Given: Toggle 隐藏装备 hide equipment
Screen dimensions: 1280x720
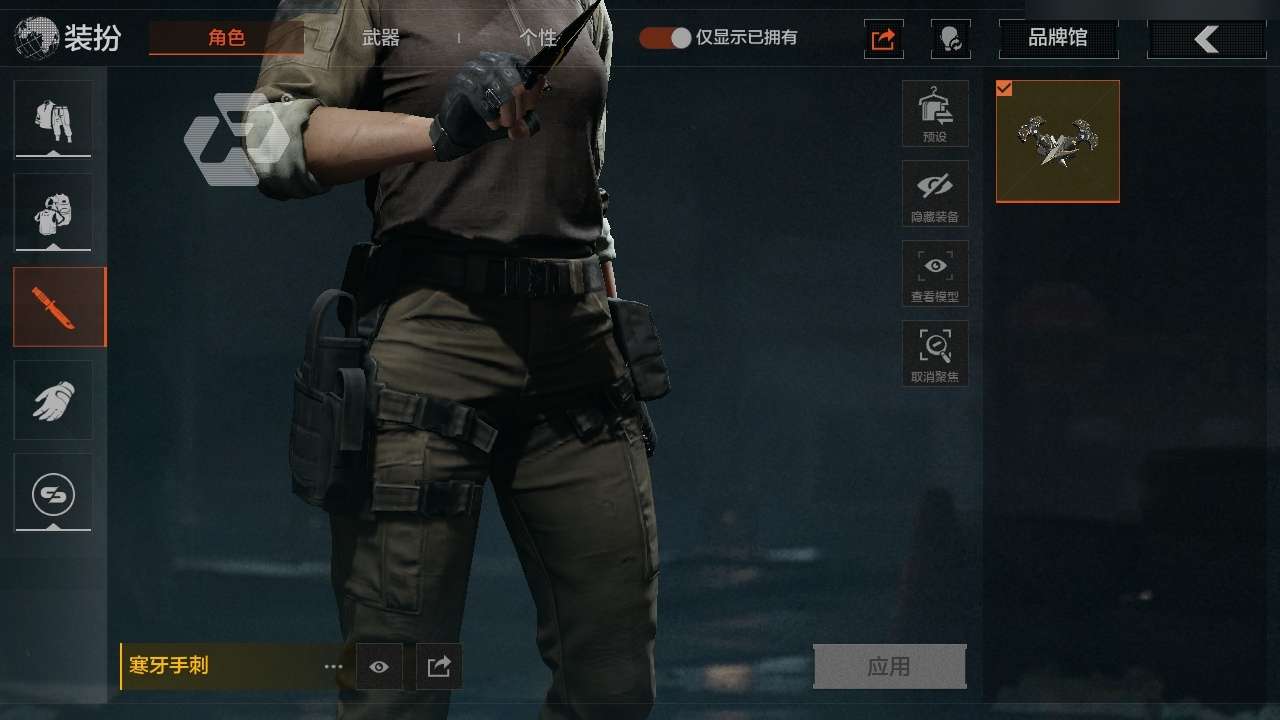Looking at the screenshot, I should [935, 193].
